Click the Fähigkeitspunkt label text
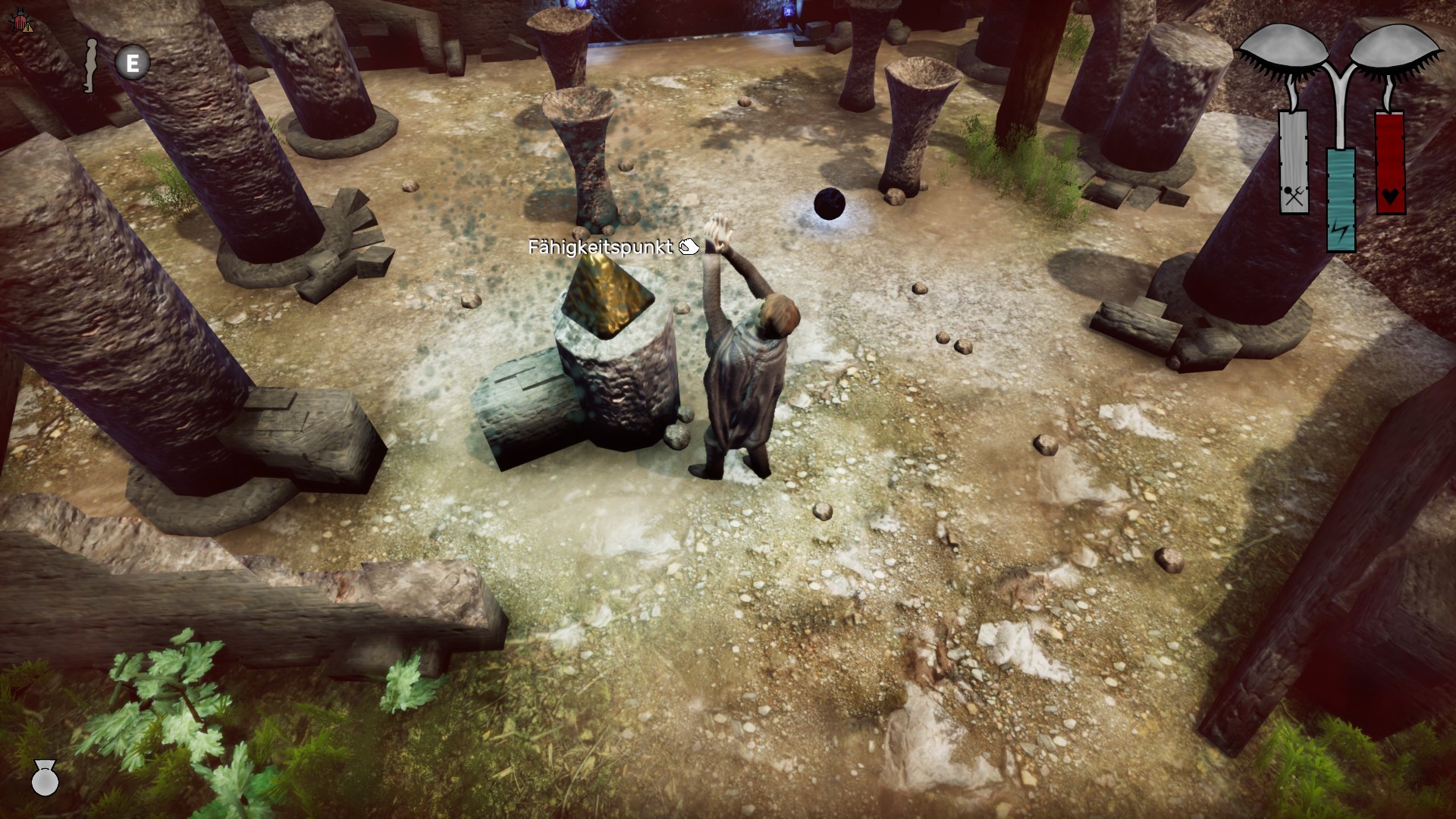The height and width of the screenshot is (819, 1456). click(x=601, y=246)
